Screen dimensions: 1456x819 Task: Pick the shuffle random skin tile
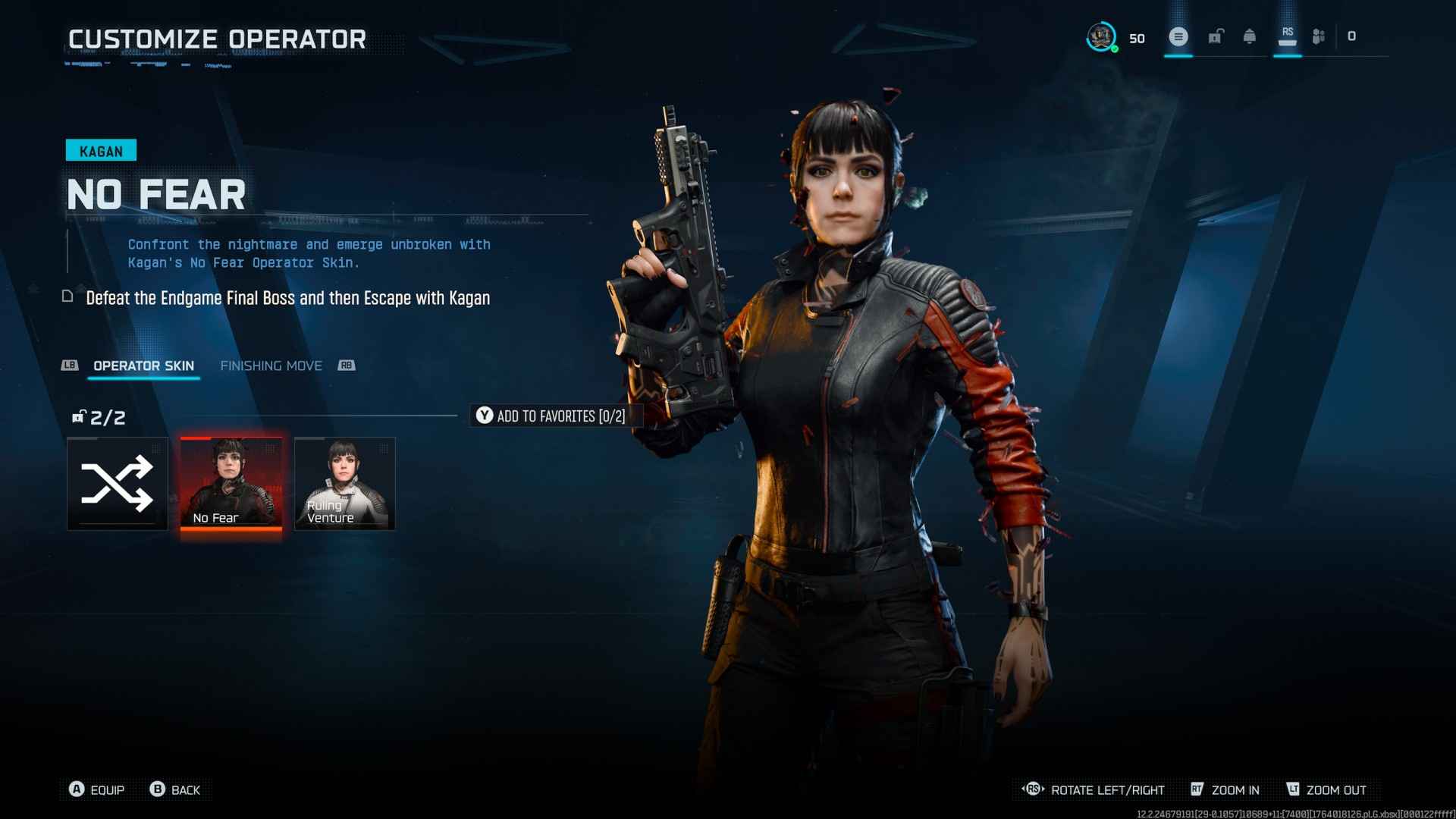click(117, 483)
